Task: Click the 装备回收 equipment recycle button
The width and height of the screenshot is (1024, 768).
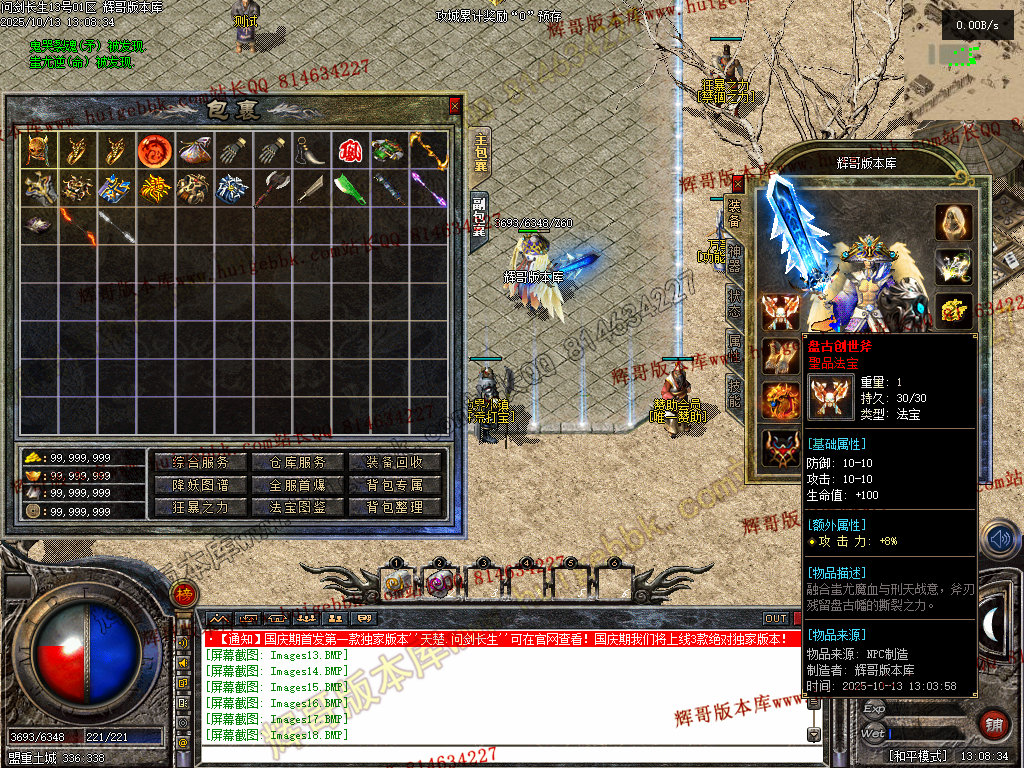Action: coord(396,462)
